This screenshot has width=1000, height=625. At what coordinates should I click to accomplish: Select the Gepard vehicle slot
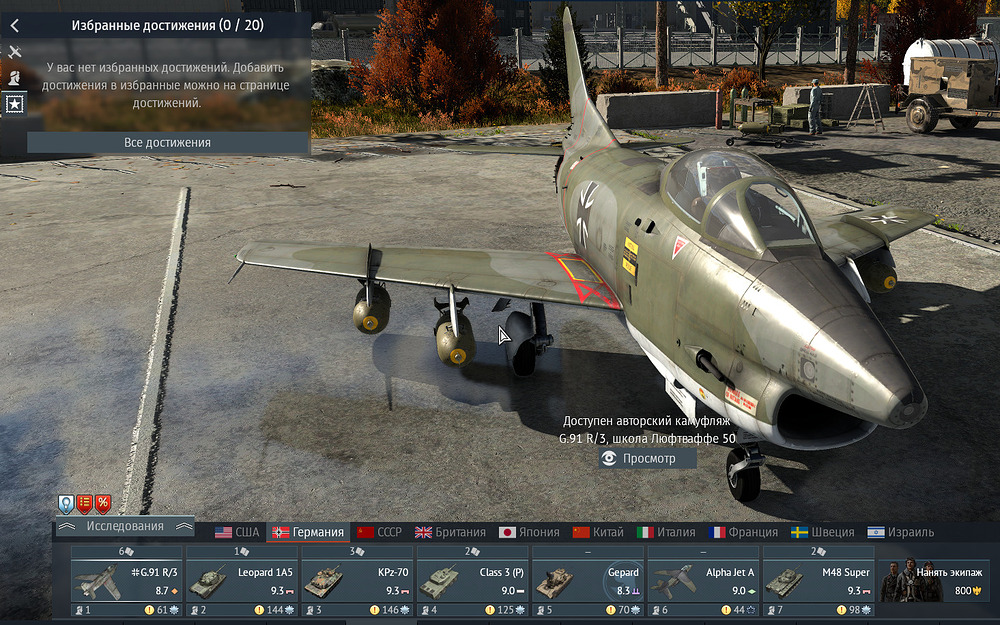point(588,580)
